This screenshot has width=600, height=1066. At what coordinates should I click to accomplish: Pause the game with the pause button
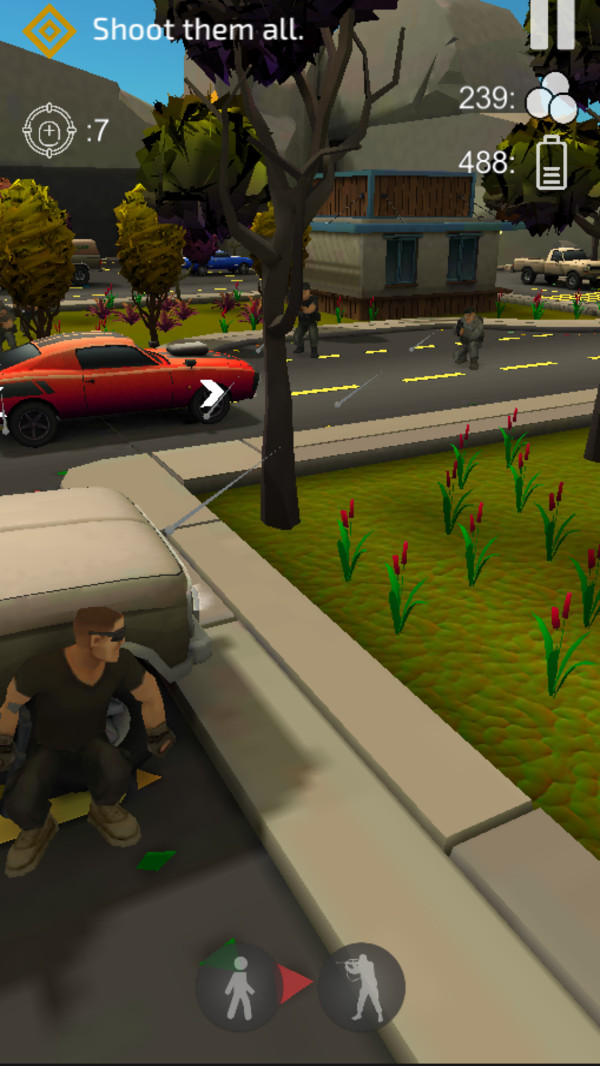[552, 24]
